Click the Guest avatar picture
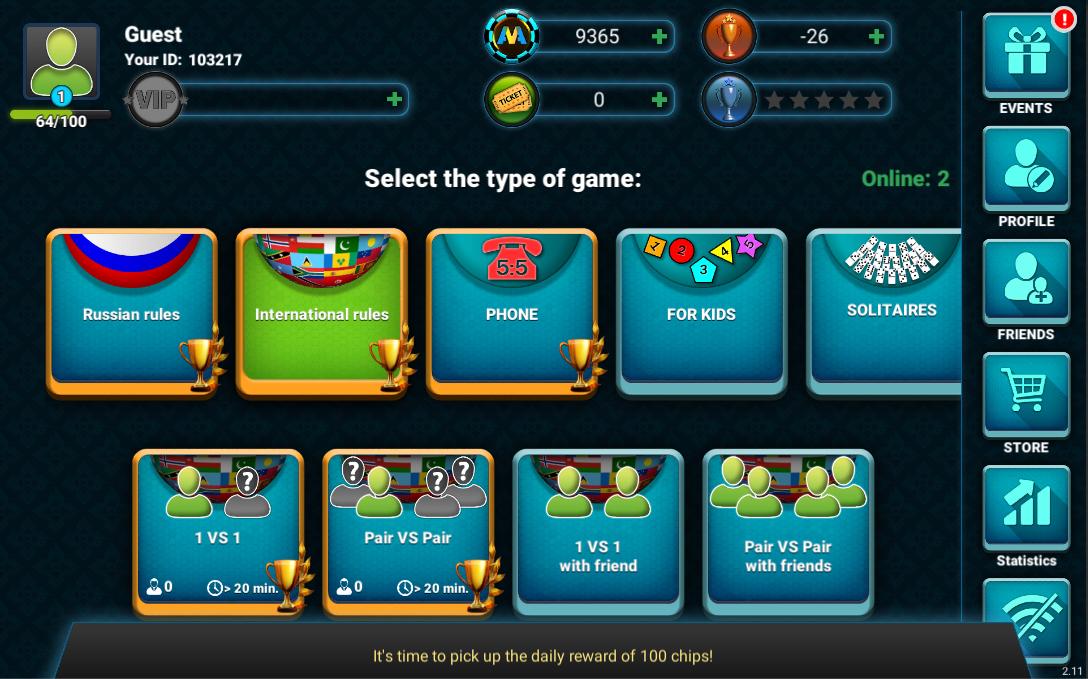The image size is (1088, 679). (x=61, y=62)
